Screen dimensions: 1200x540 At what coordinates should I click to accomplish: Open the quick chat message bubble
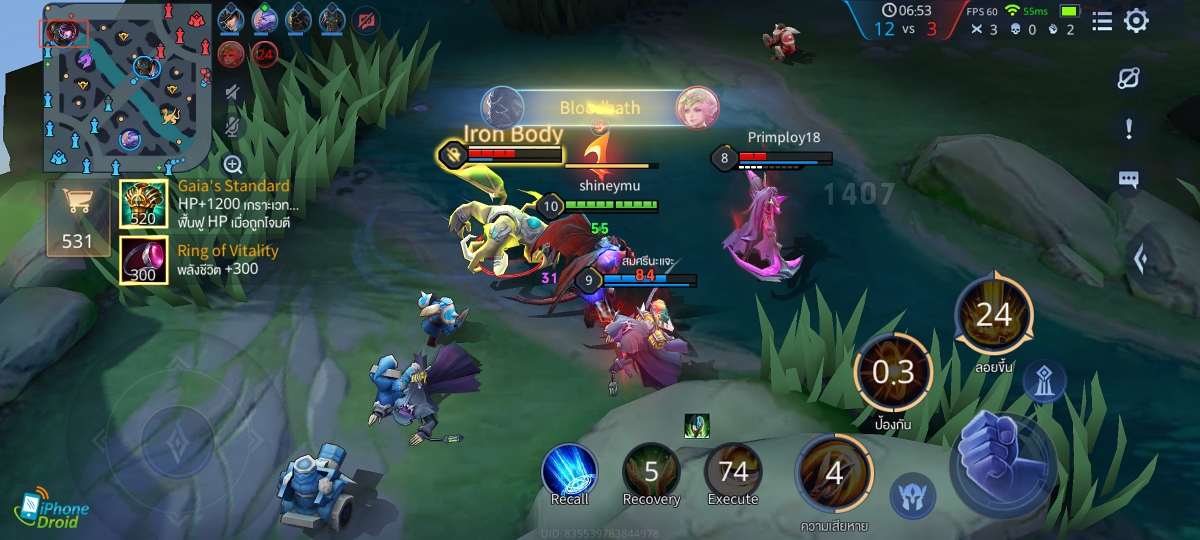[1129, 180]
